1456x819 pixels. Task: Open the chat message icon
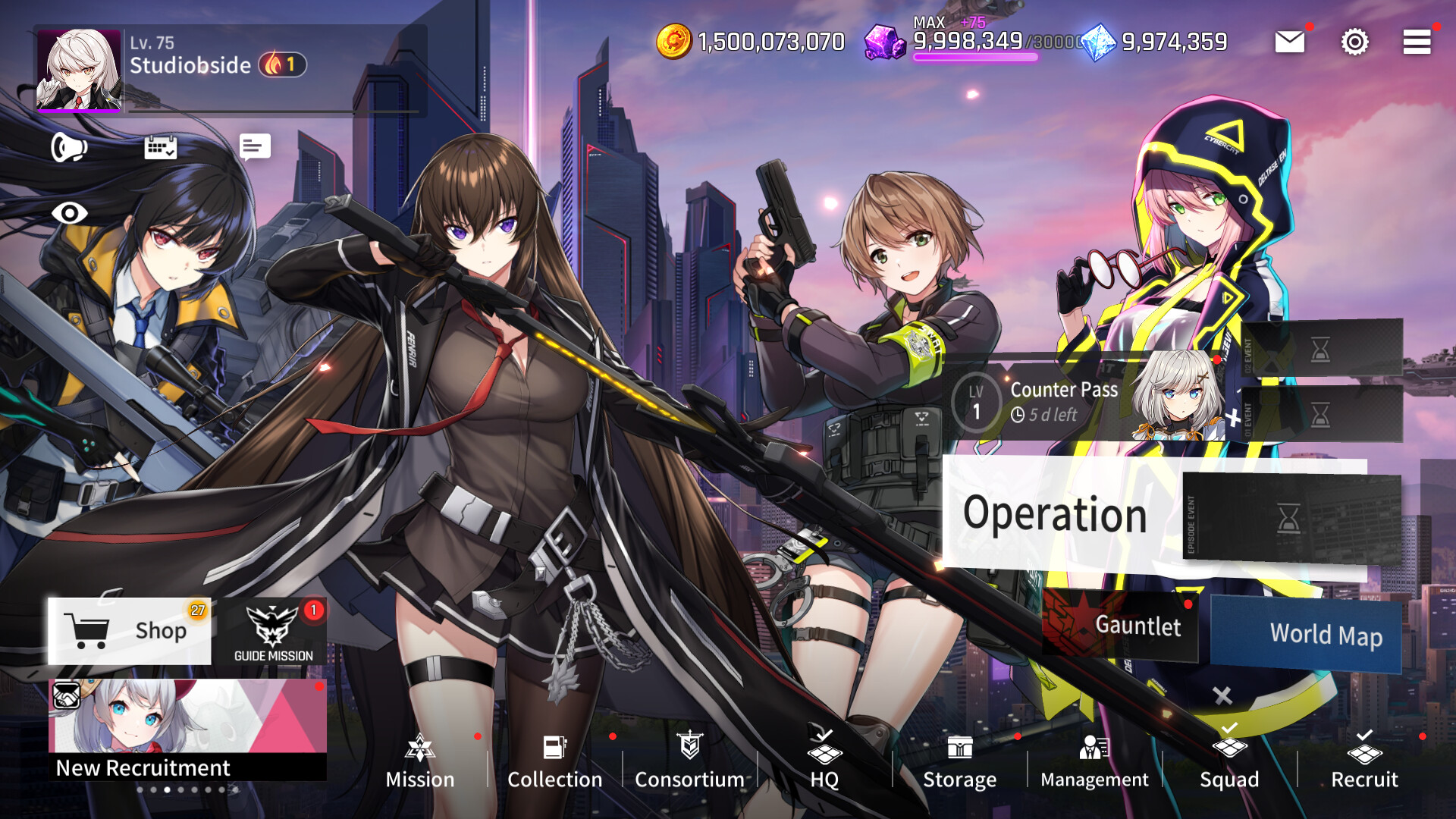click(253, 146)
